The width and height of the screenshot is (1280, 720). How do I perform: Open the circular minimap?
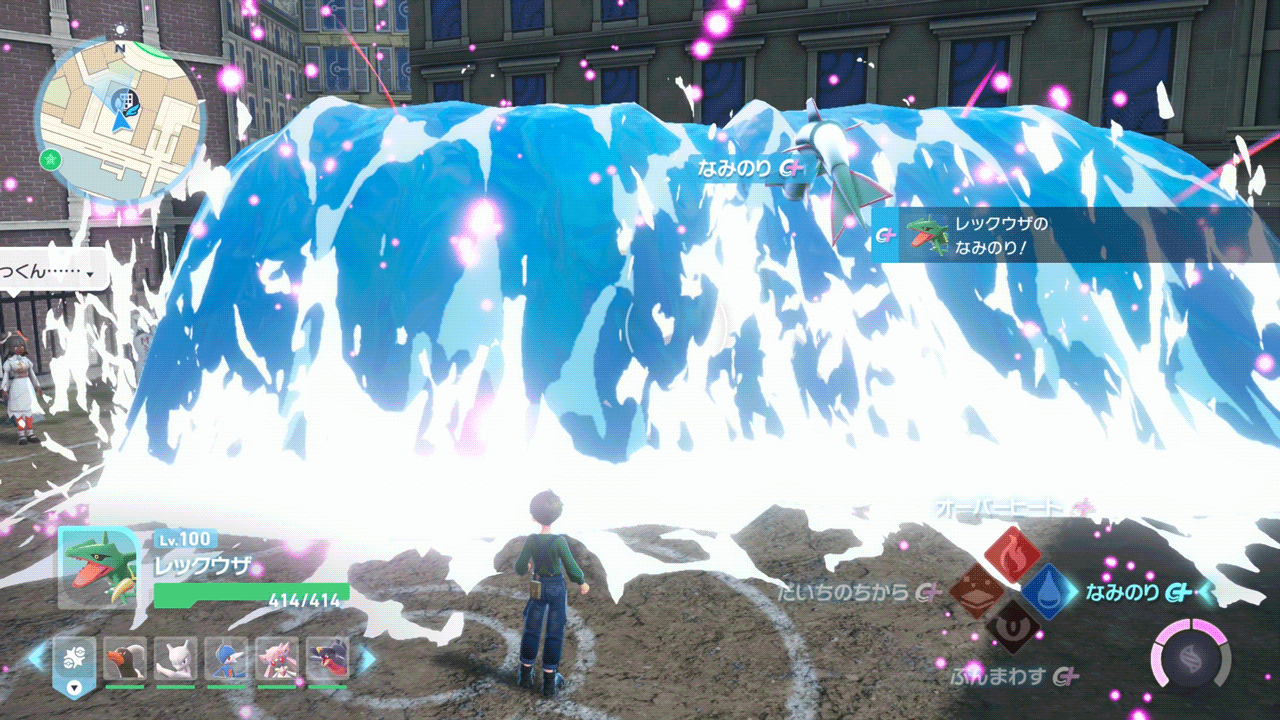point(121,119)
